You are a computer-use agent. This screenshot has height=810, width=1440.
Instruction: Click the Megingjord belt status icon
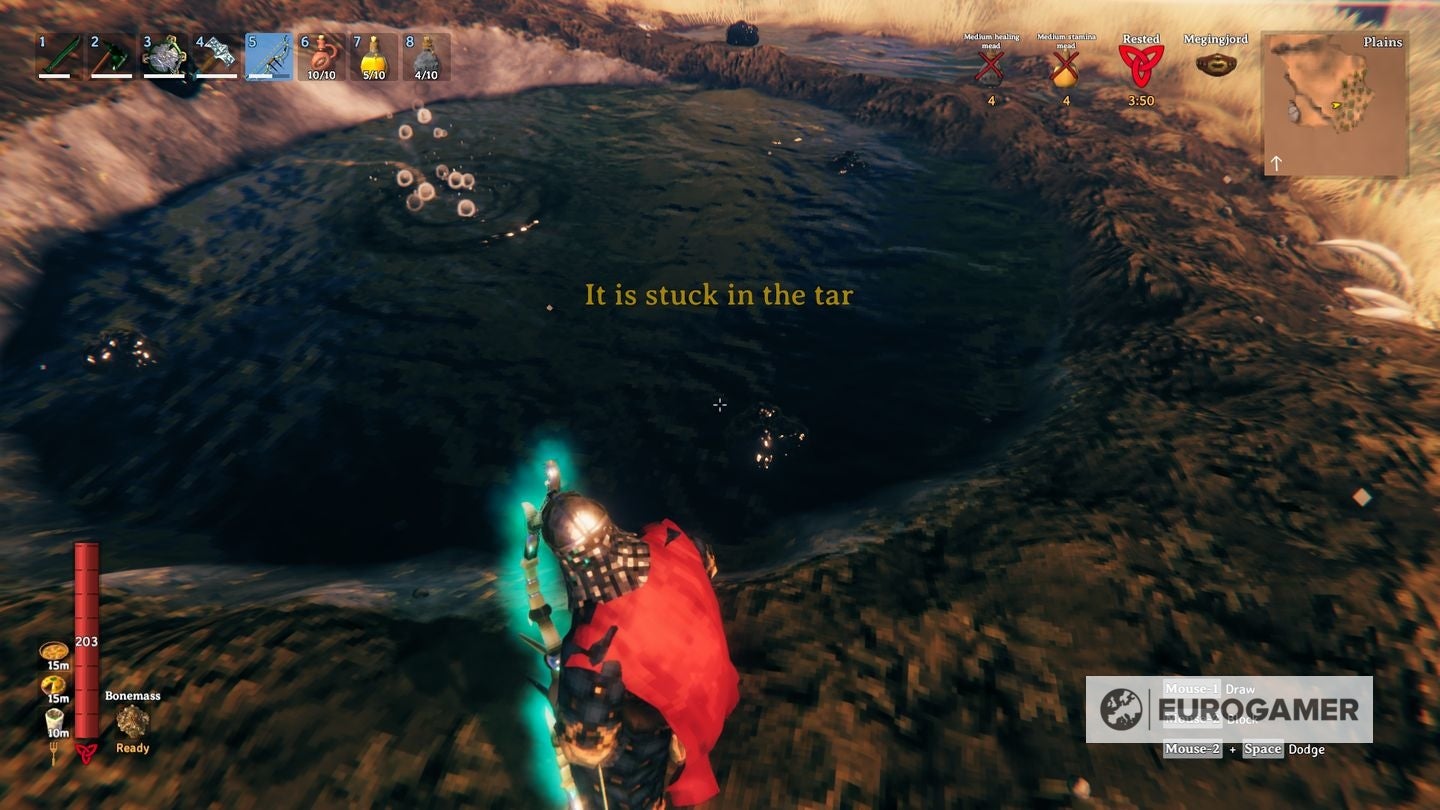tap(1213, 62)
